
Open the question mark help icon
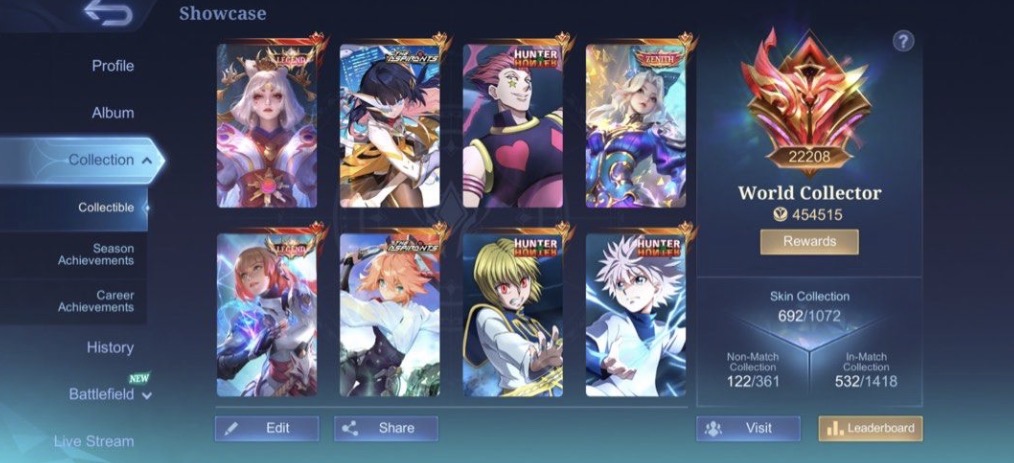pyautogui.click(x=903, y=41)
